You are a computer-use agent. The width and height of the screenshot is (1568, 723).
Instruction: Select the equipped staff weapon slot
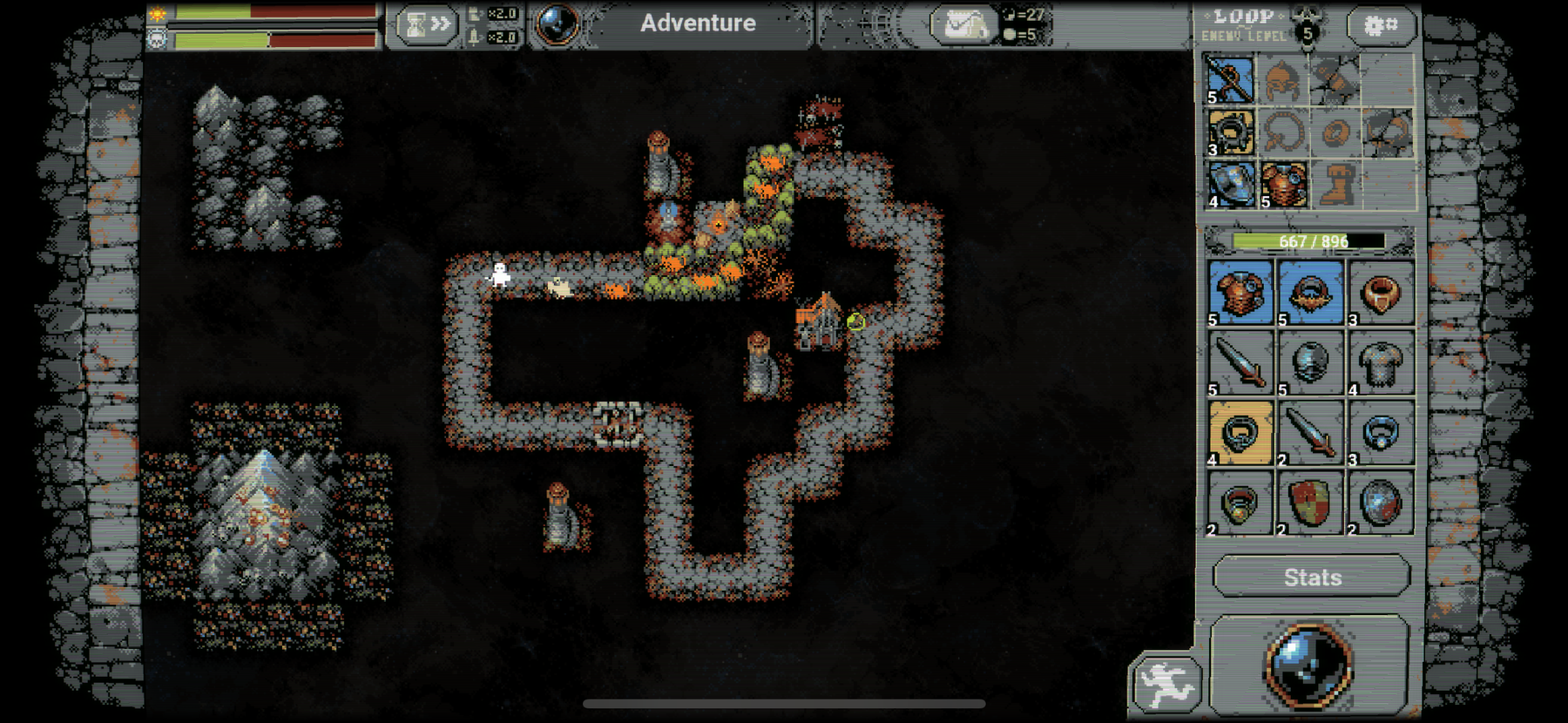tap(1230, 81)
